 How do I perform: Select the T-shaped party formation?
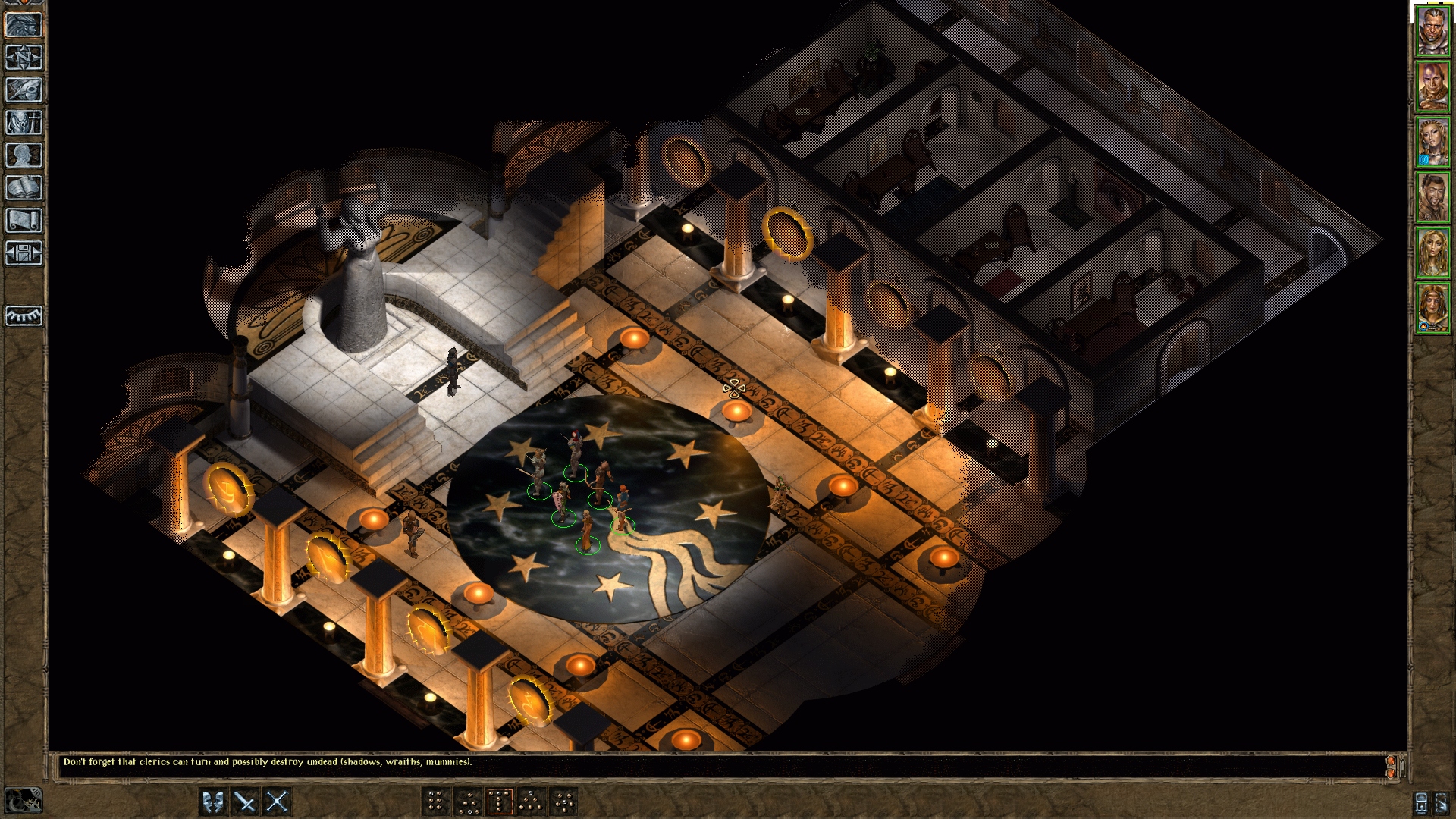coord(500,802)
